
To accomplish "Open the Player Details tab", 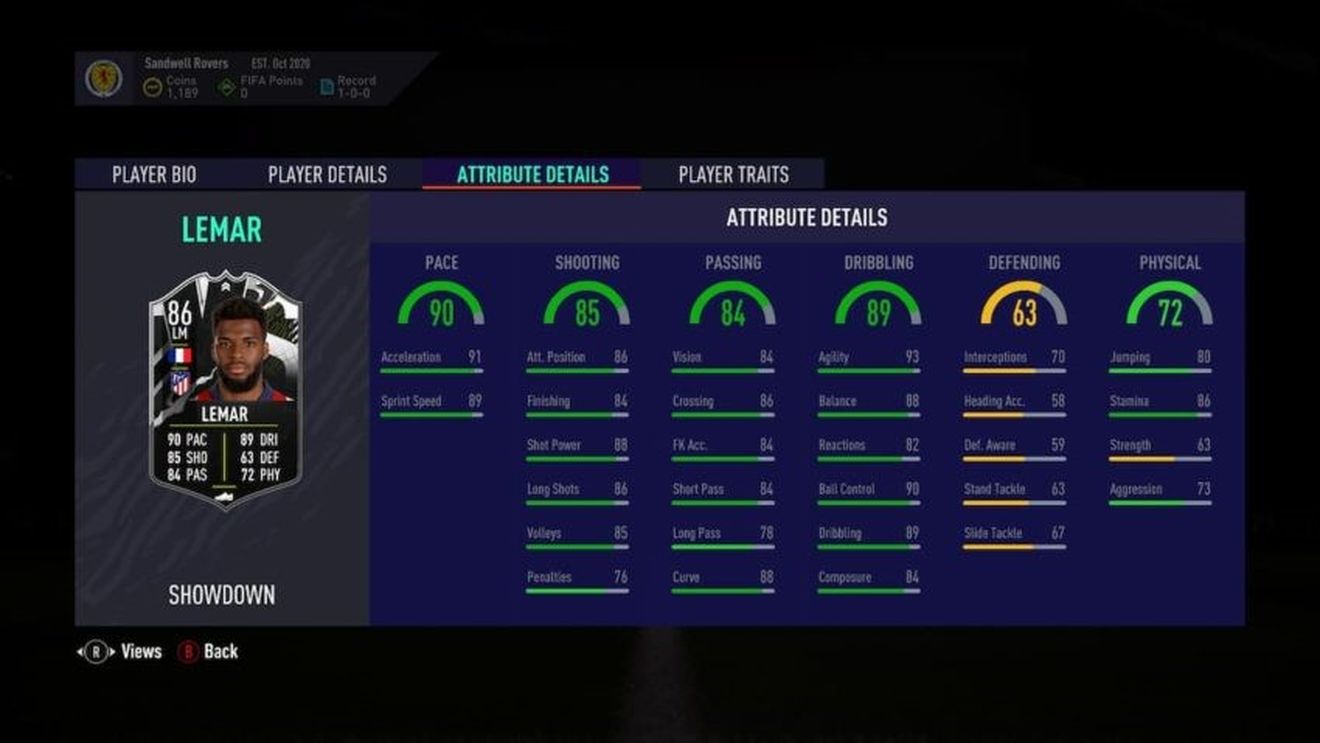I will [326, 174].
